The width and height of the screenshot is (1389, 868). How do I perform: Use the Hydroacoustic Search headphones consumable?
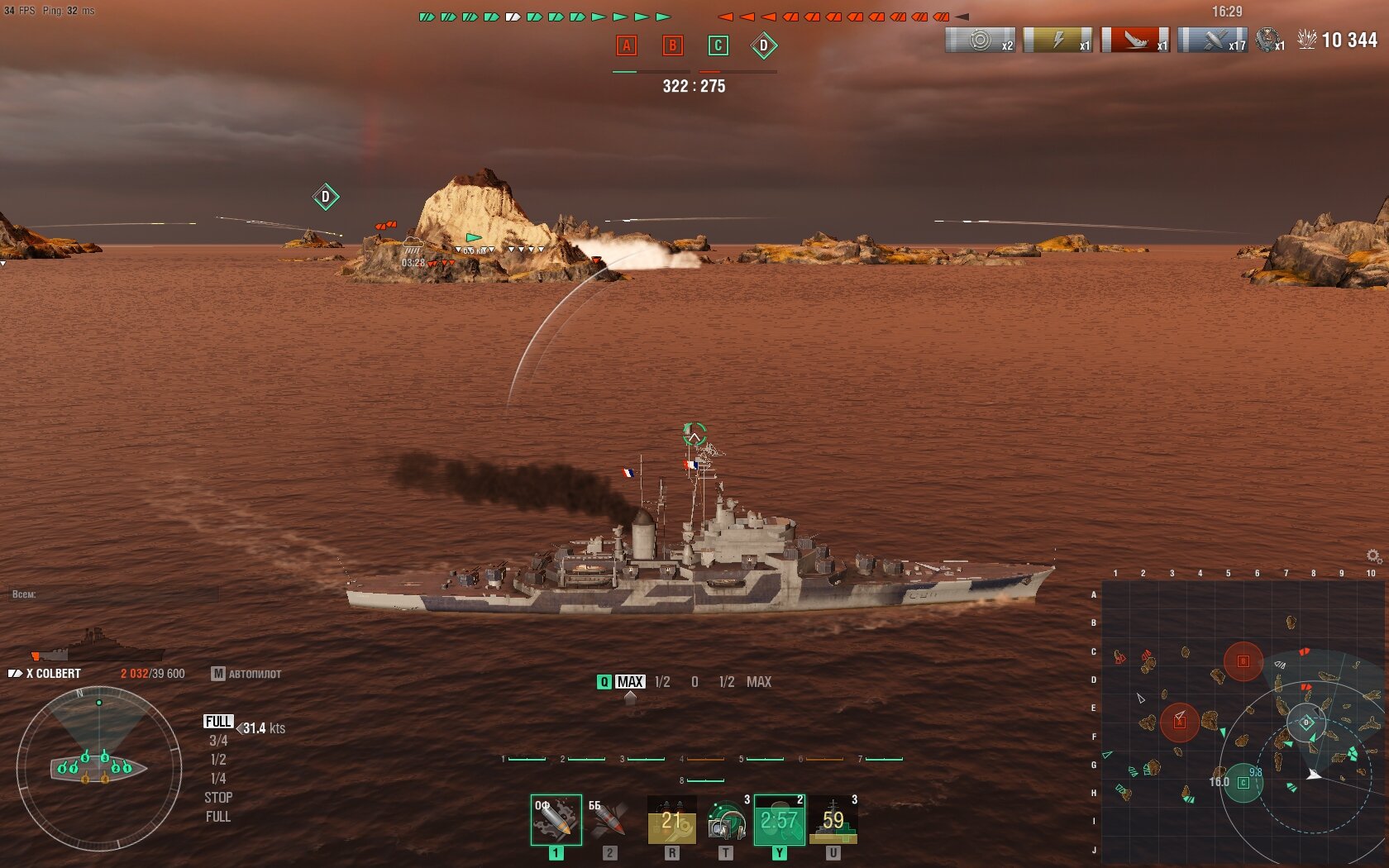click(x=725, y=819)
